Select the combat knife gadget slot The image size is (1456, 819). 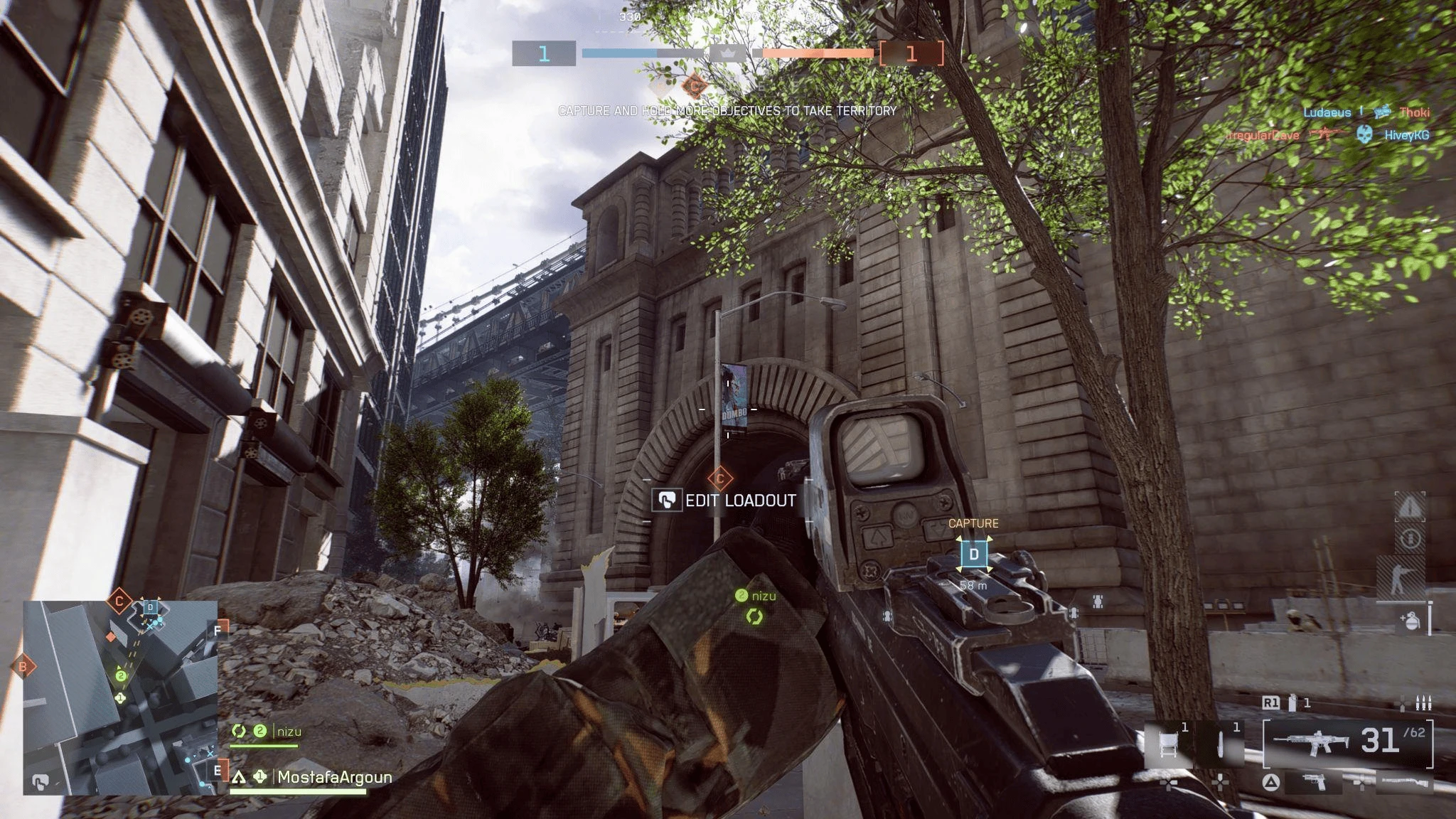pyautogui.click(x=1220, y=745)
